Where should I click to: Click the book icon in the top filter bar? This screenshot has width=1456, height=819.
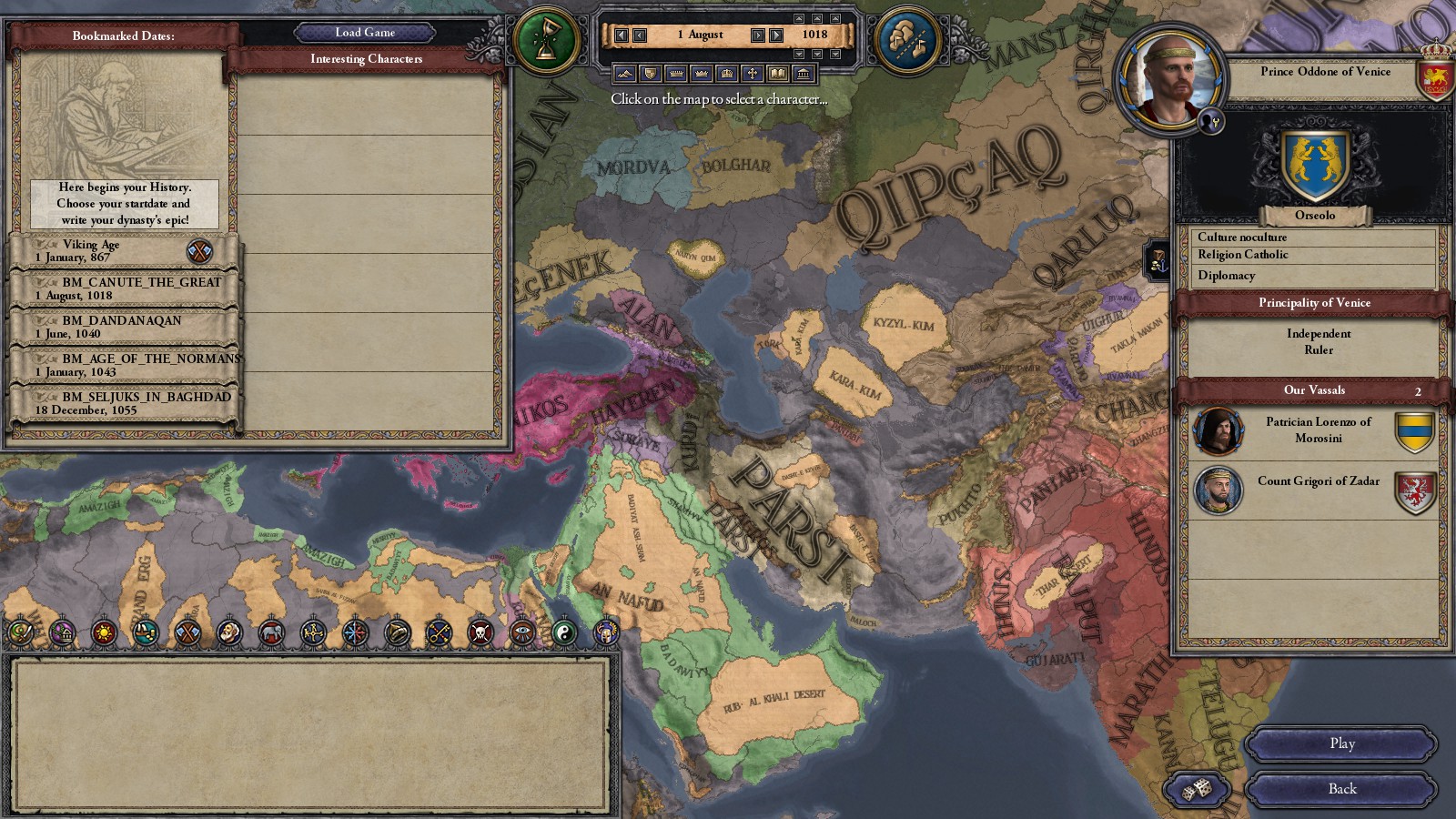click(x=778, y=73)
